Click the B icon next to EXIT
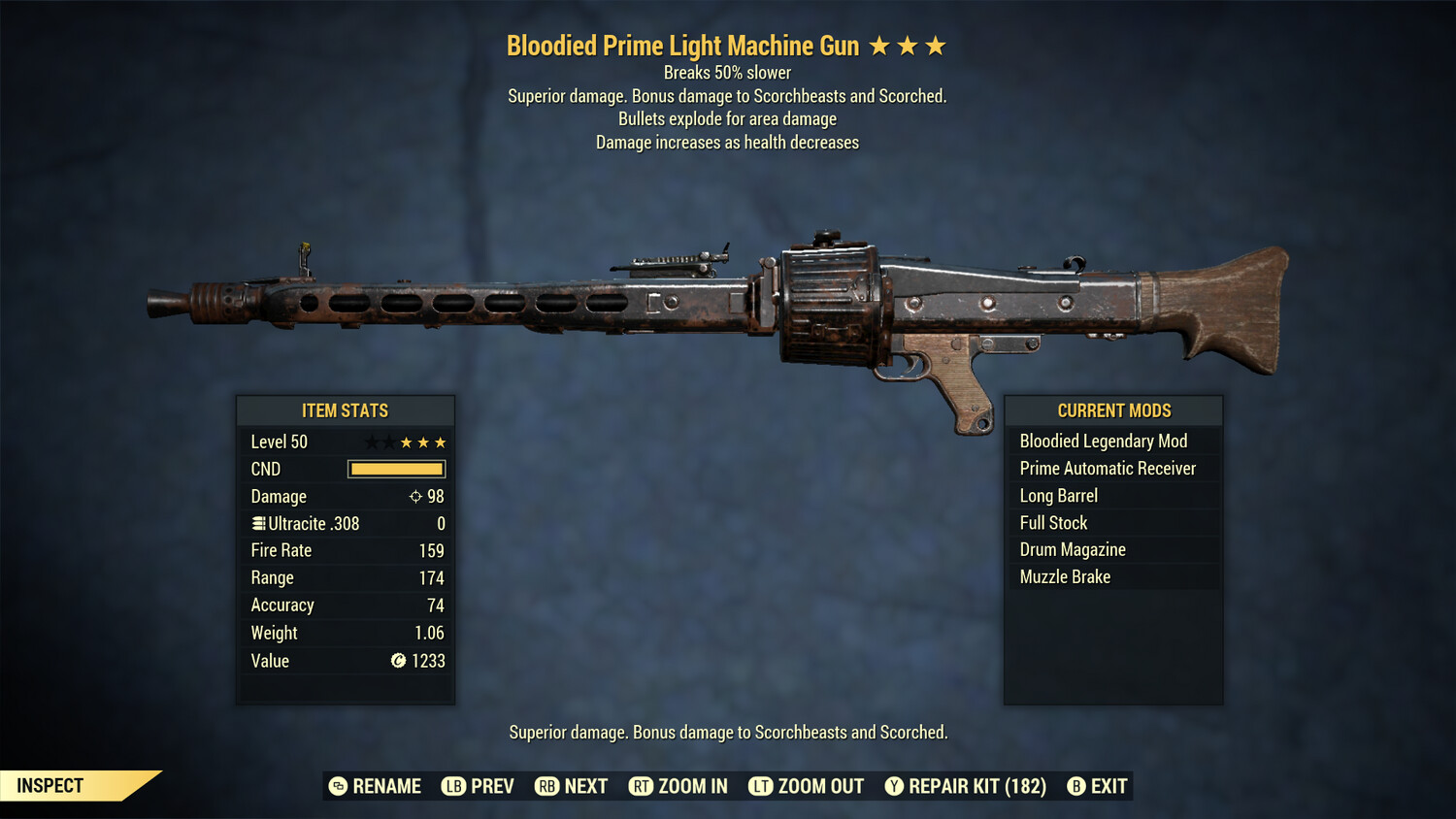 coord(1075,786)
